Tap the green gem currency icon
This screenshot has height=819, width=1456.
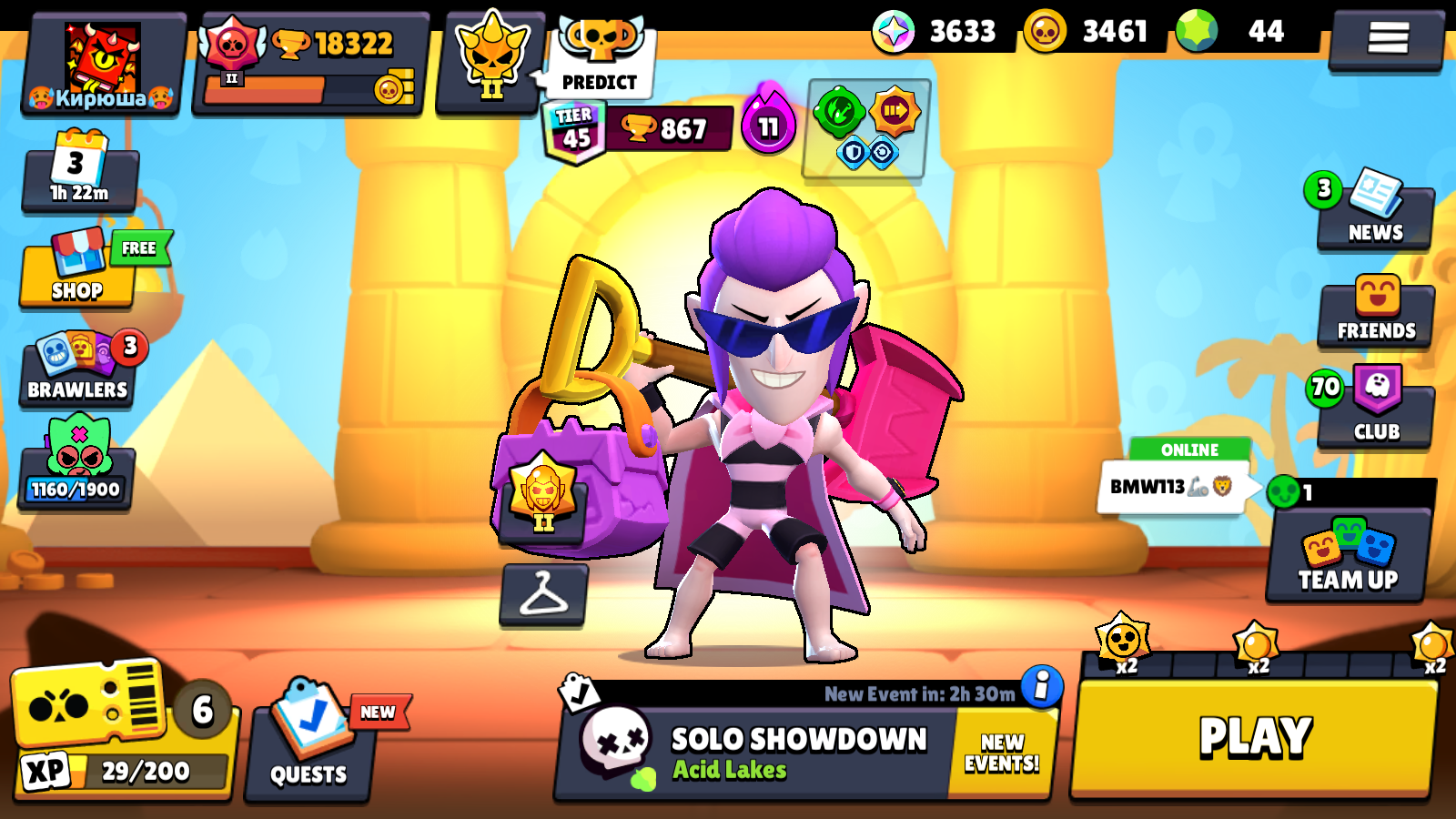click(x=1197, y=32)
